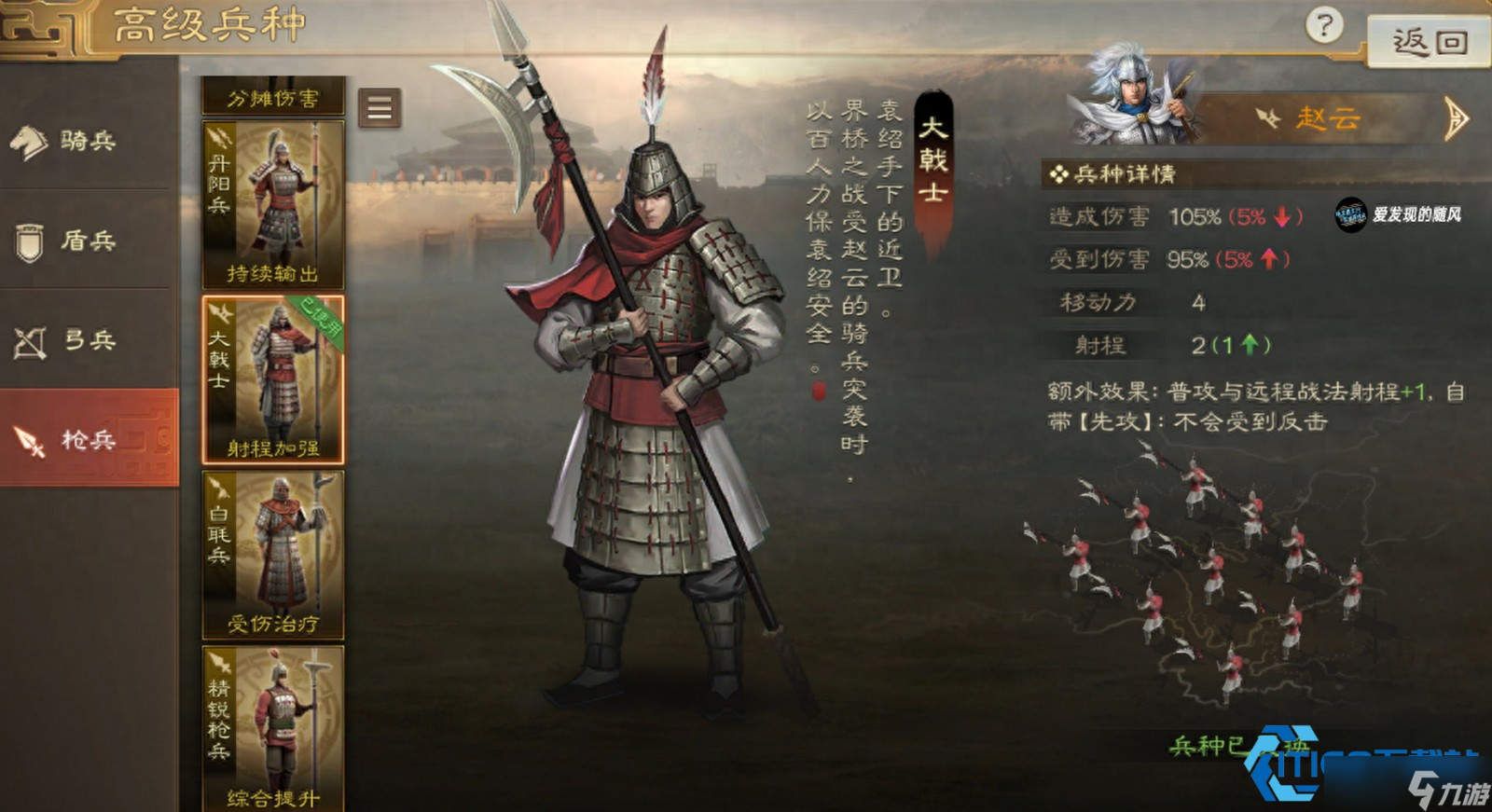This screenshot has width=1492, height=812.
Task: Select the 精锐枪兵 troop card
Action: pyautogui.click(x=271, y=732)
